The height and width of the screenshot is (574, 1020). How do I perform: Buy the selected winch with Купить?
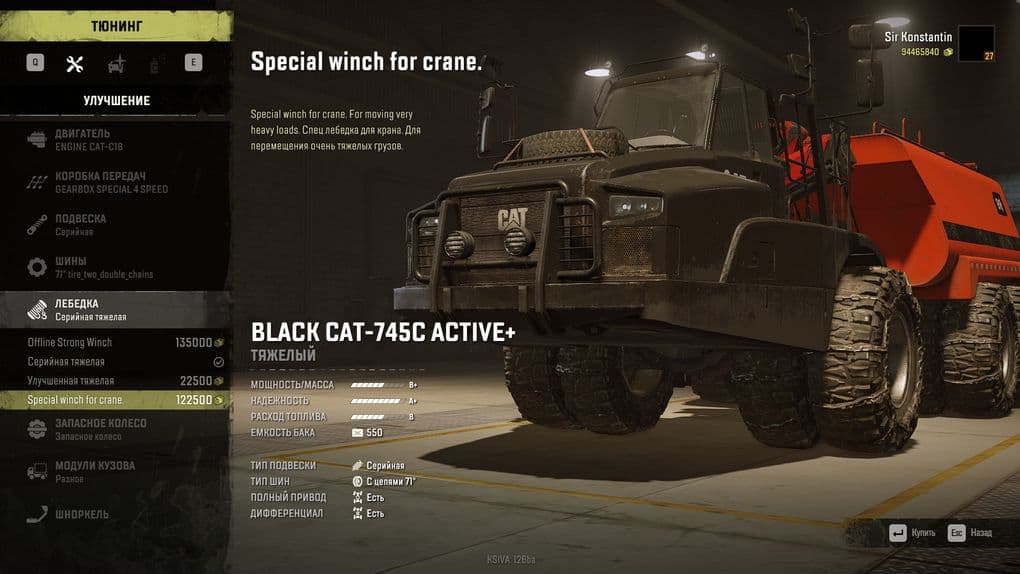click(912, 533)
